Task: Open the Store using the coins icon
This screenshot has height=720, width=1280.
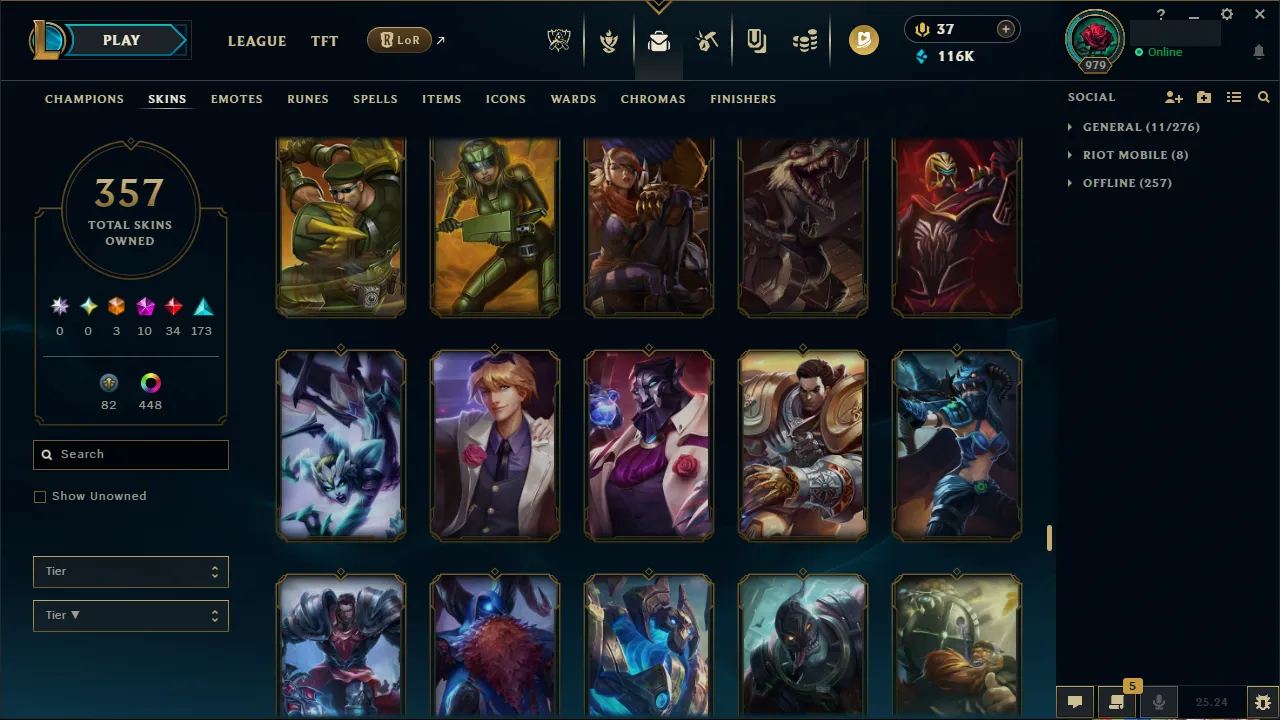Action: click(x=805, y=40)
